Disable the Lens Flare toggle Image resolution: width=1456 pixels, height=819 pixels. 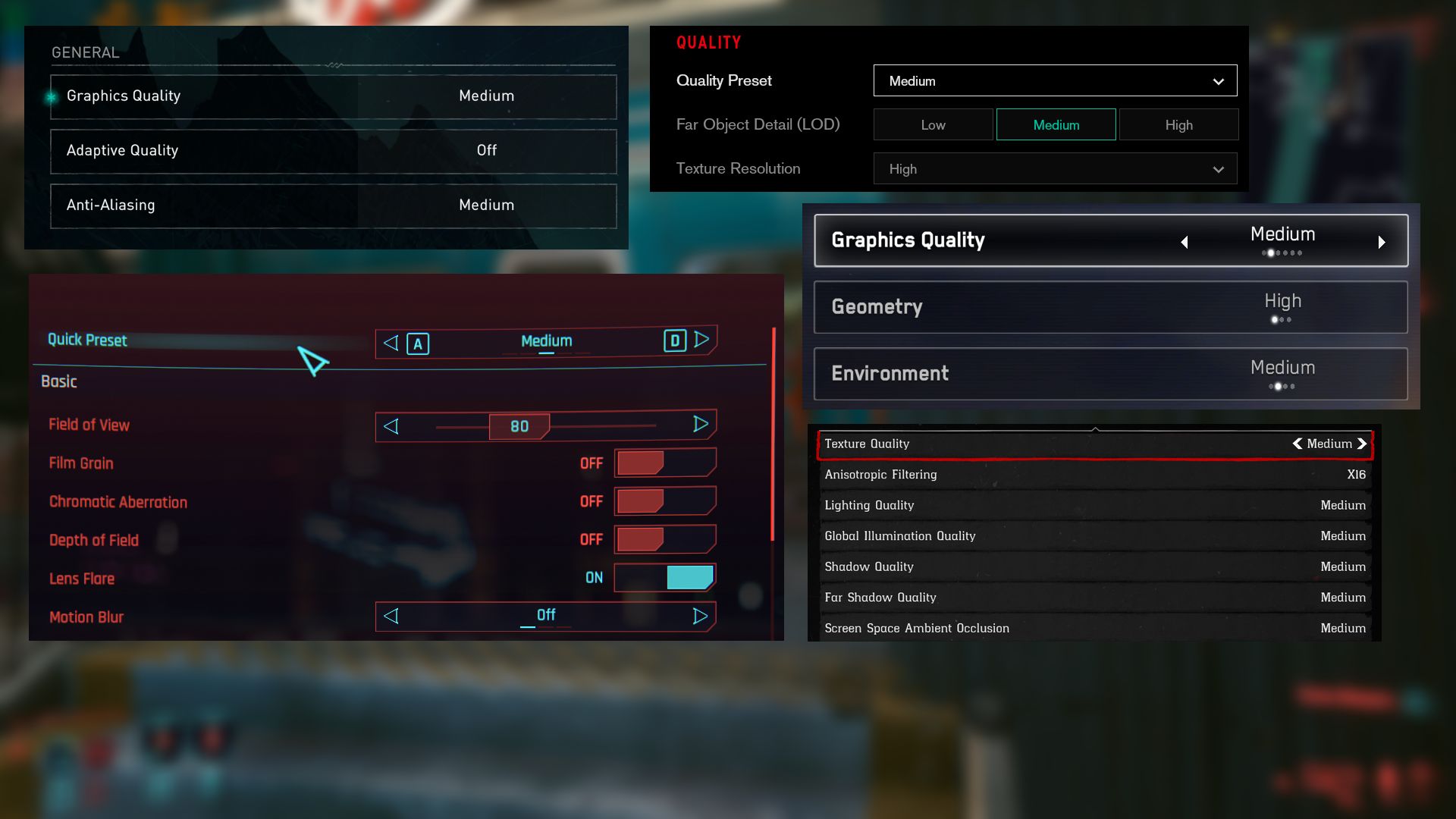[664, 577]
